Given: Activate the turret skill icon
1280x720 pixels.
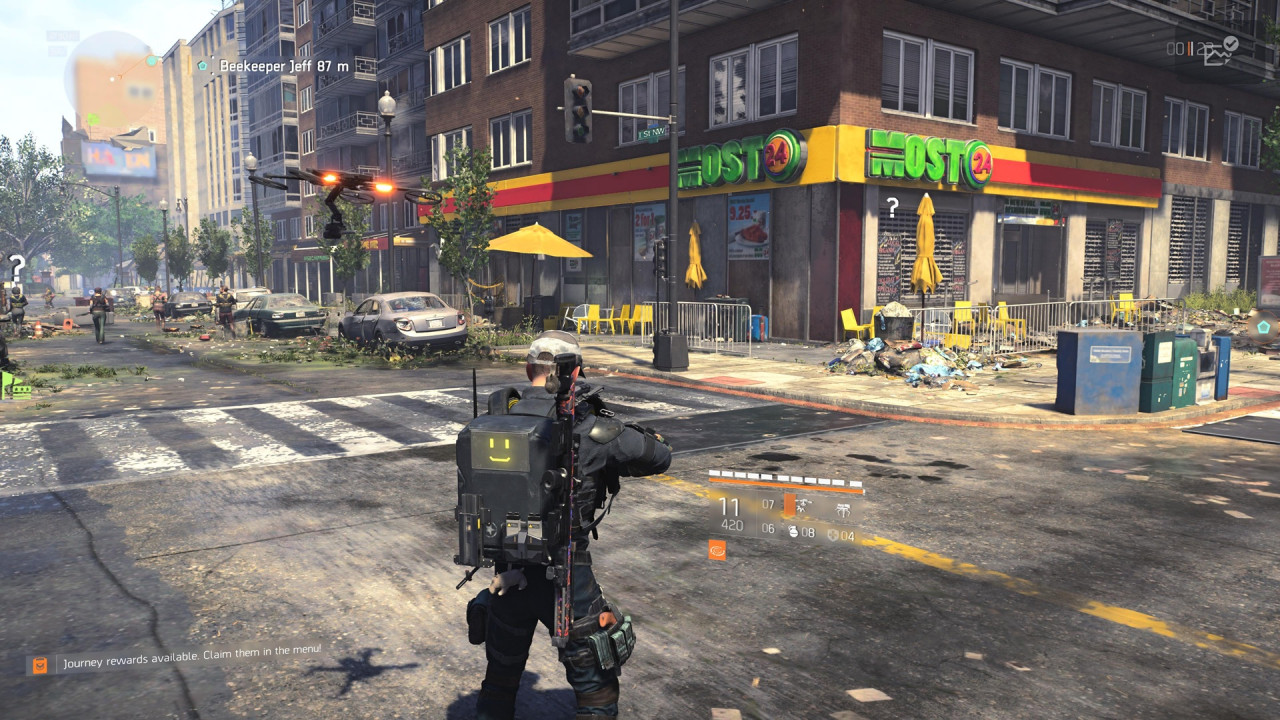Looking at the screenshot, I should point(843,510).
